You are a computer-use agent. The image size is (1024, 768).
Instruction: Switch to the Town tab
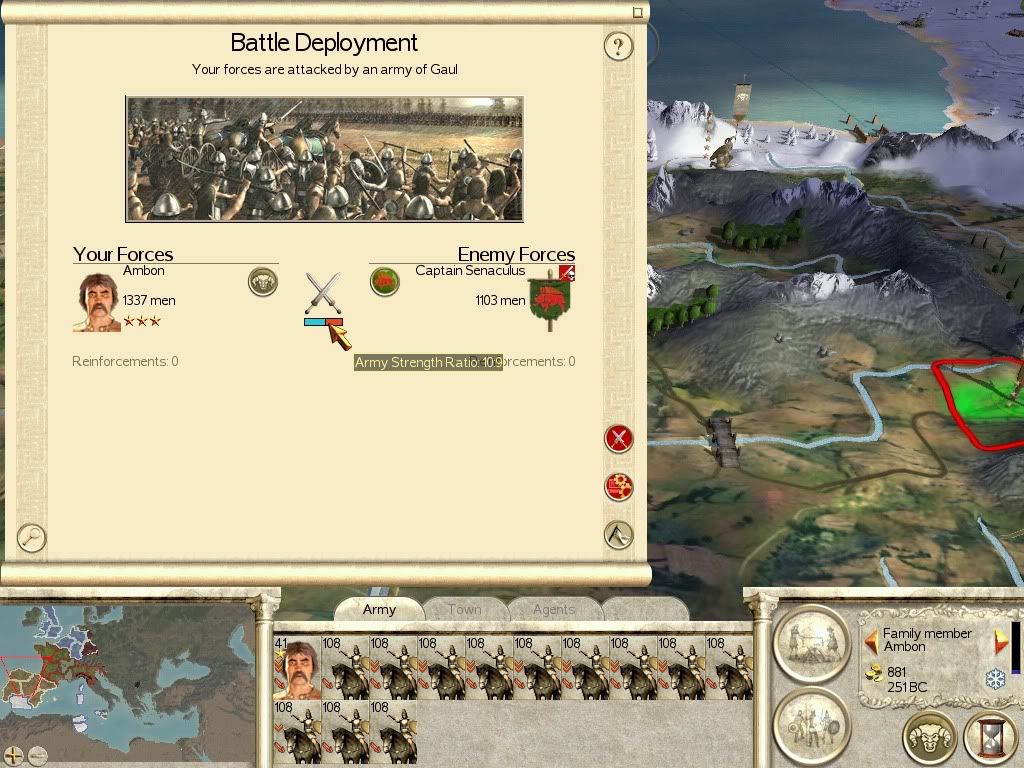coord(464,609)
